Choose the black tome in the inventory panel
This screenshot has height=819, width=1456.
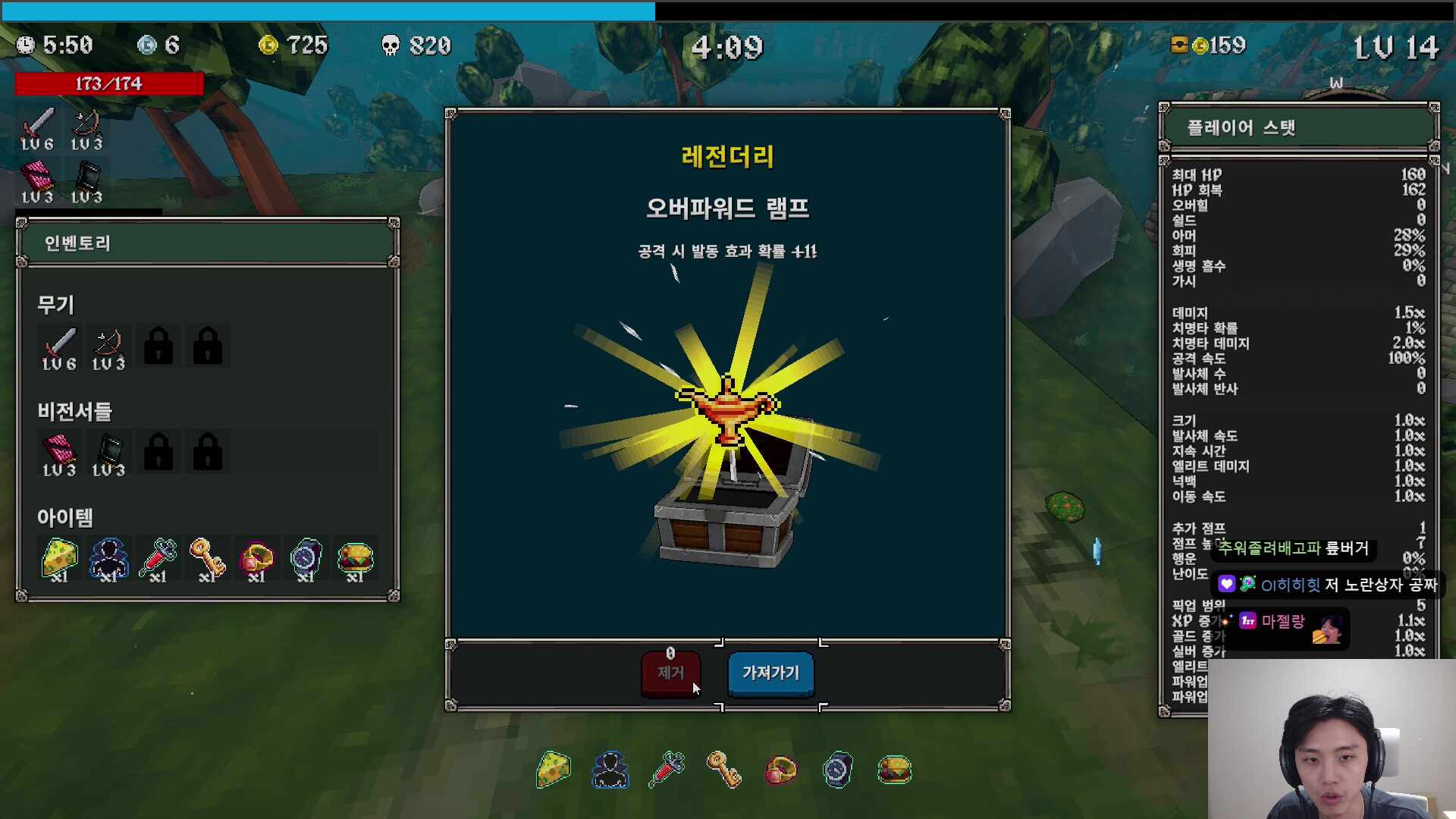(x=108, y=454)
